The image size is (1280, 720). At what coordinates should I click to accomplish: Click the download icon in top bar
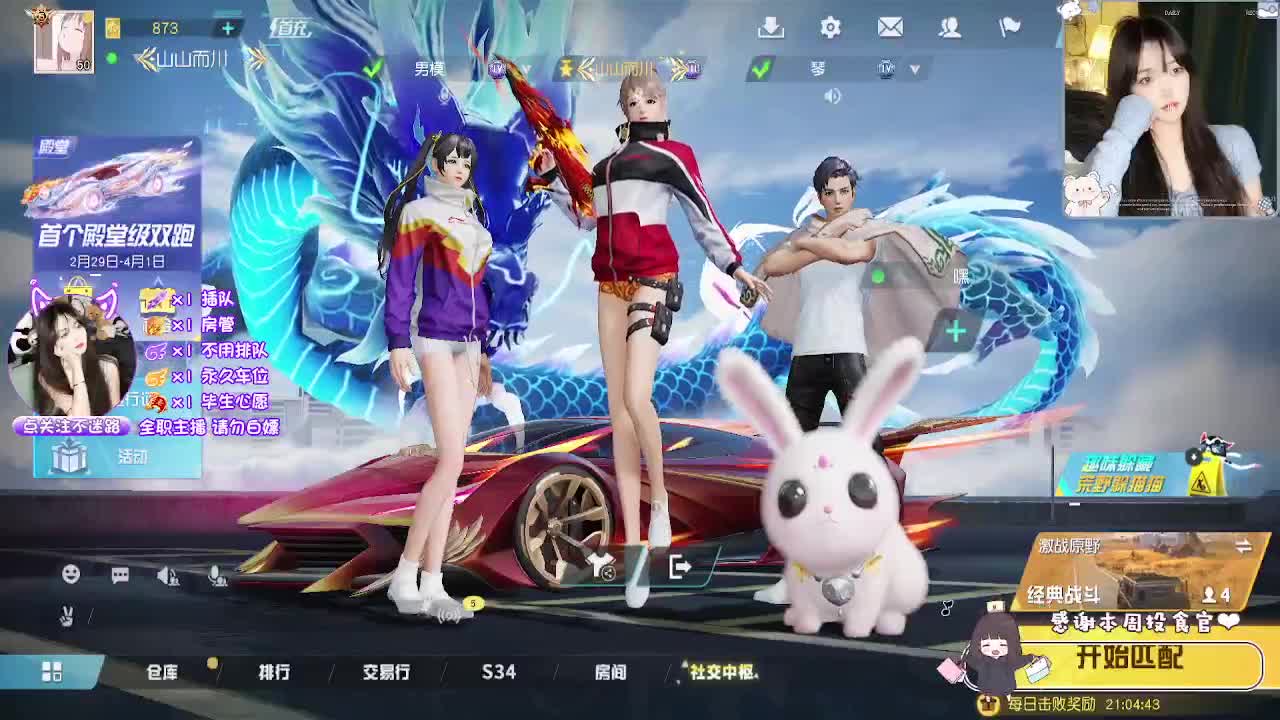click(772, 28)
